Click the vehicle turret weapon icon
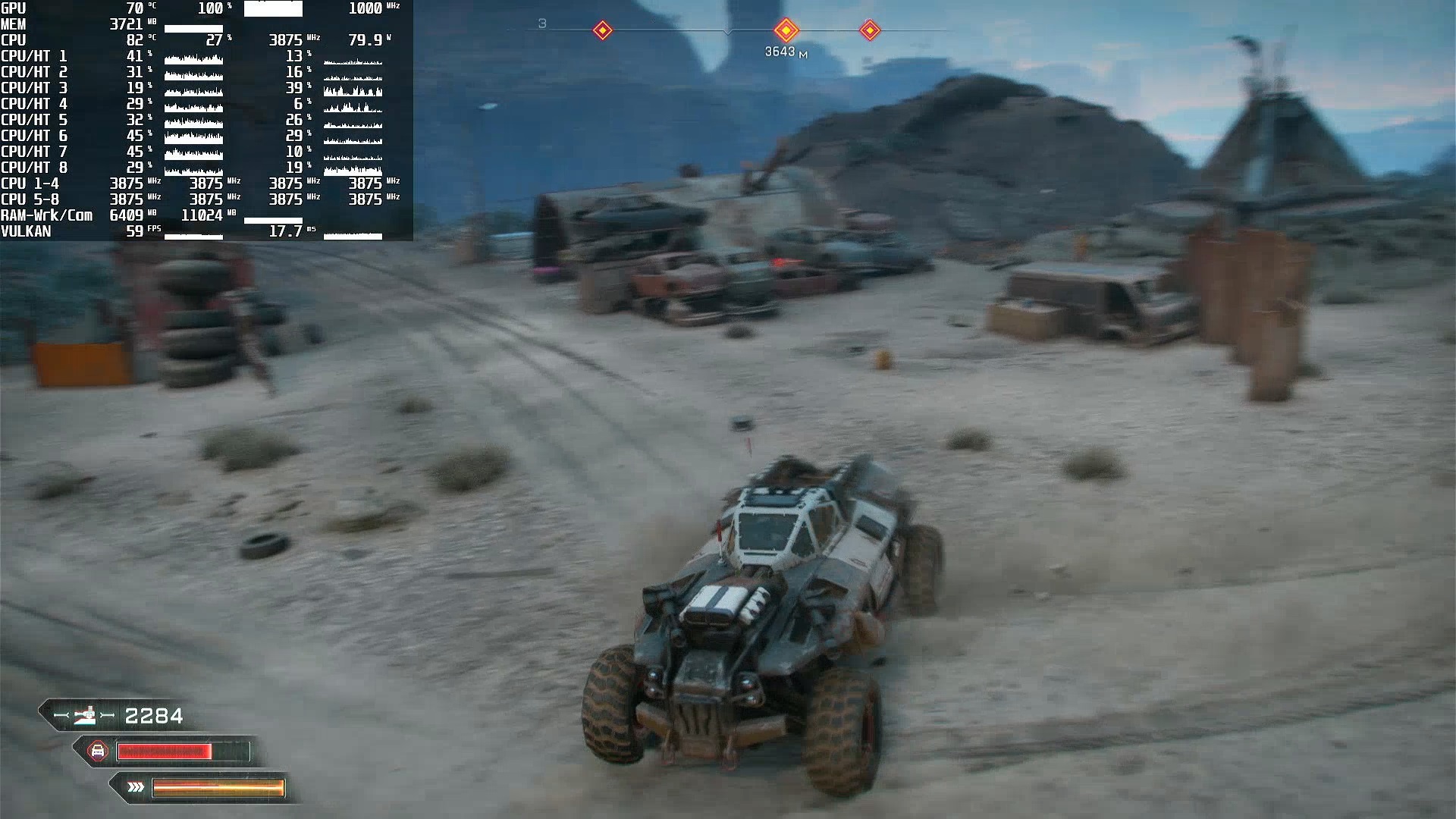This screenshot has width=1456, height=819. (84, 715)
